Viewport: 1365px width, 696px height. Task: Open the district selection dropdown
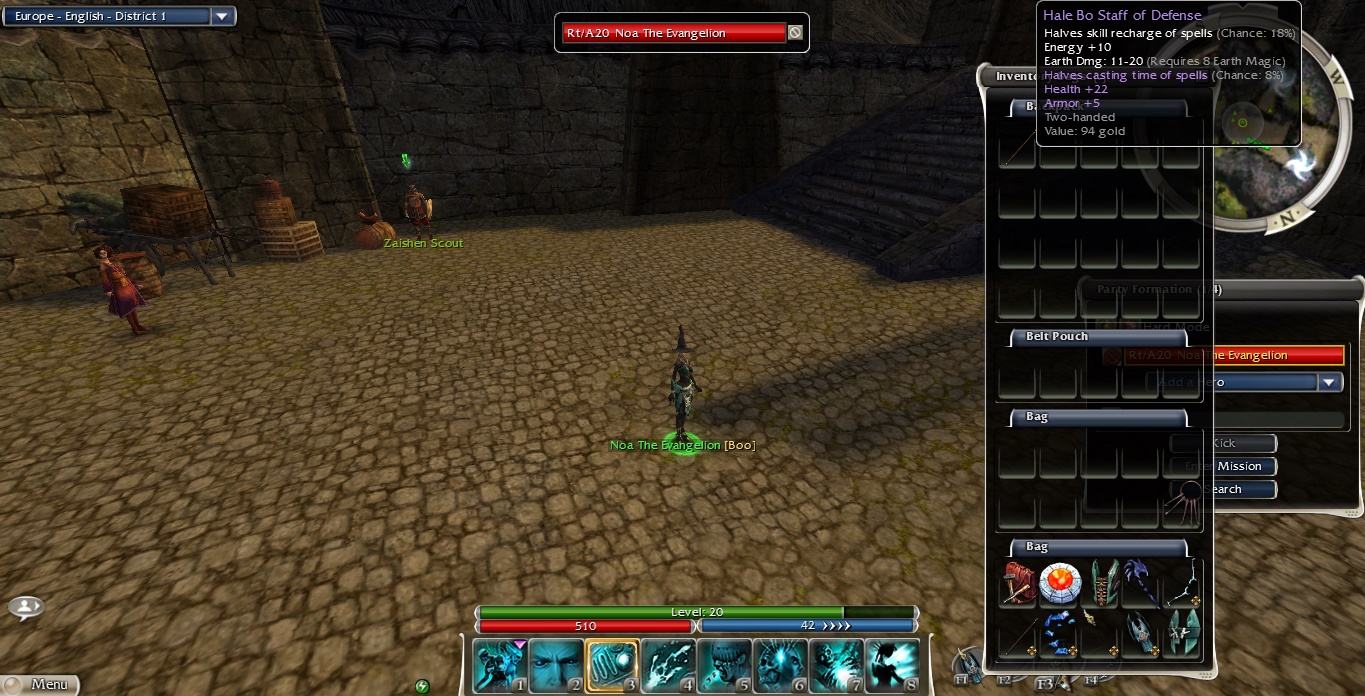[222, 16]
